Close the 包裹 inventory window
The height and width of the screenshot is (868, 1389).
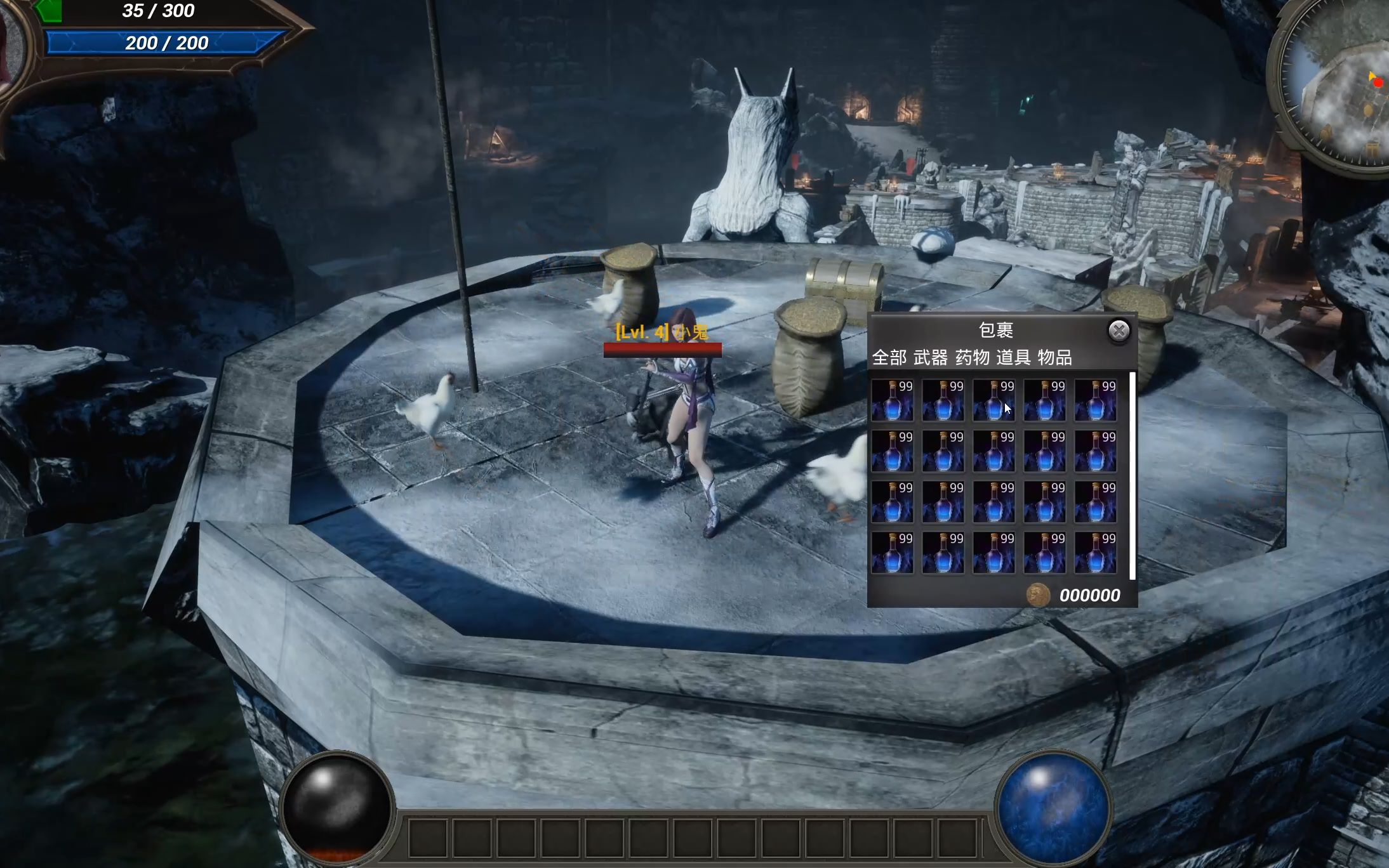coord(1119,331)
